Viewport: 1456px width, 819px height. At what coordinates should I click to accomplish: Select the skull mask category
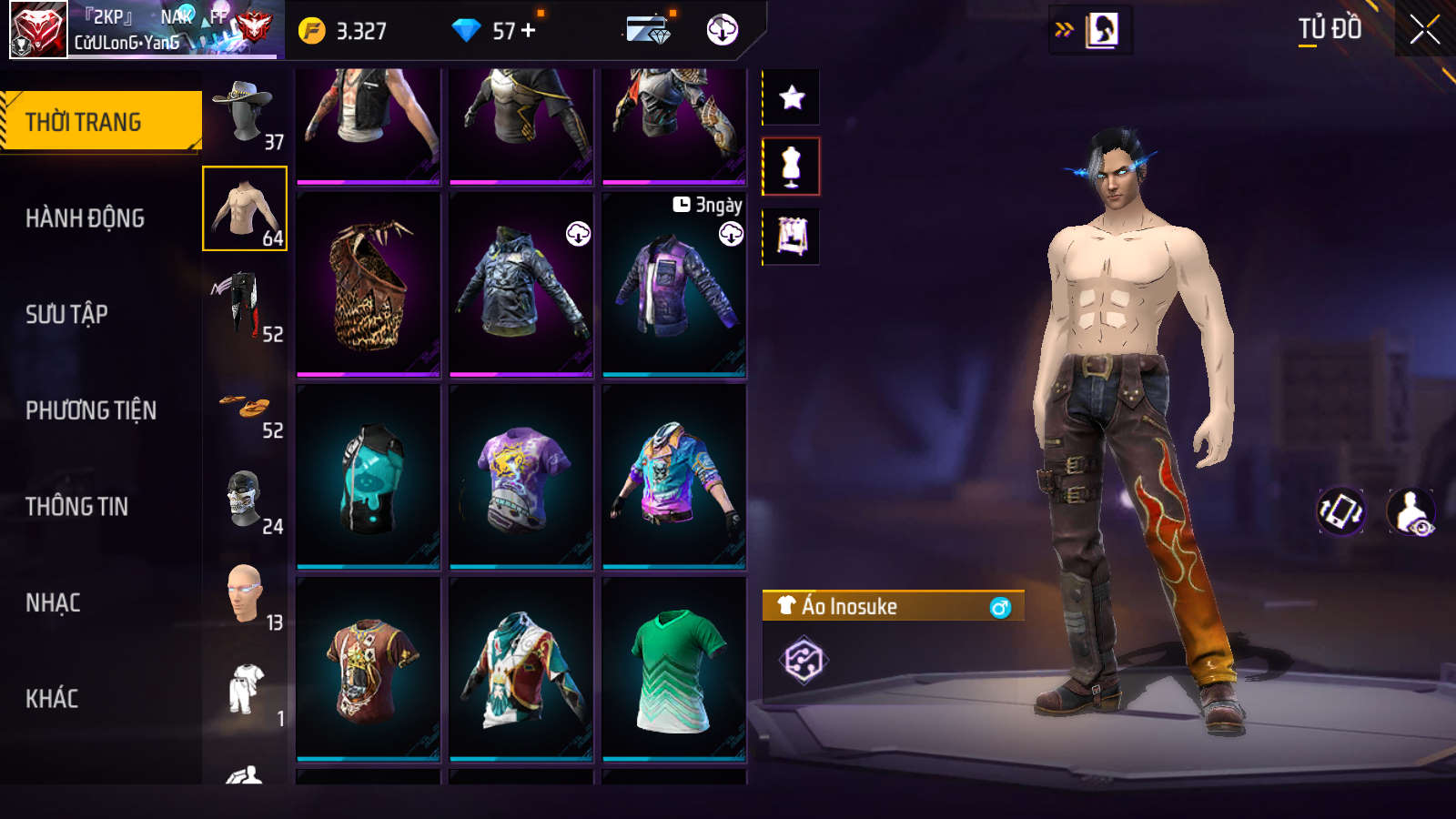[245, 500]
